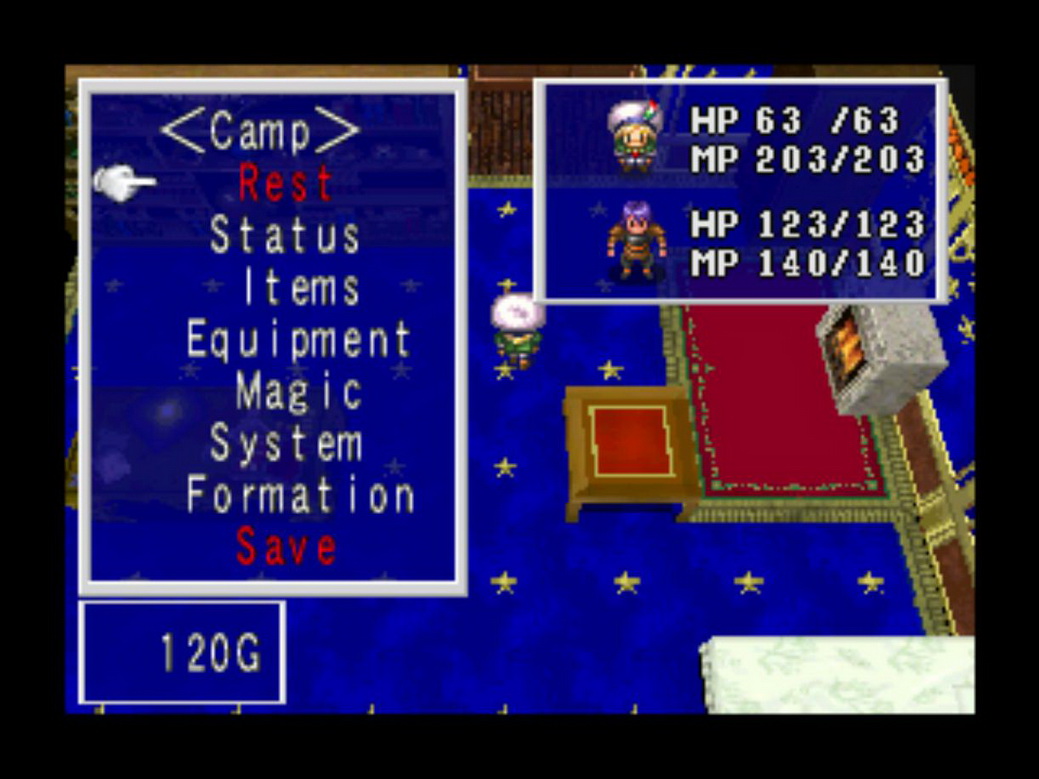Choose Save in the Camp menu
1039x779 pixels.
pyautogui.click(x=285, y=547)
